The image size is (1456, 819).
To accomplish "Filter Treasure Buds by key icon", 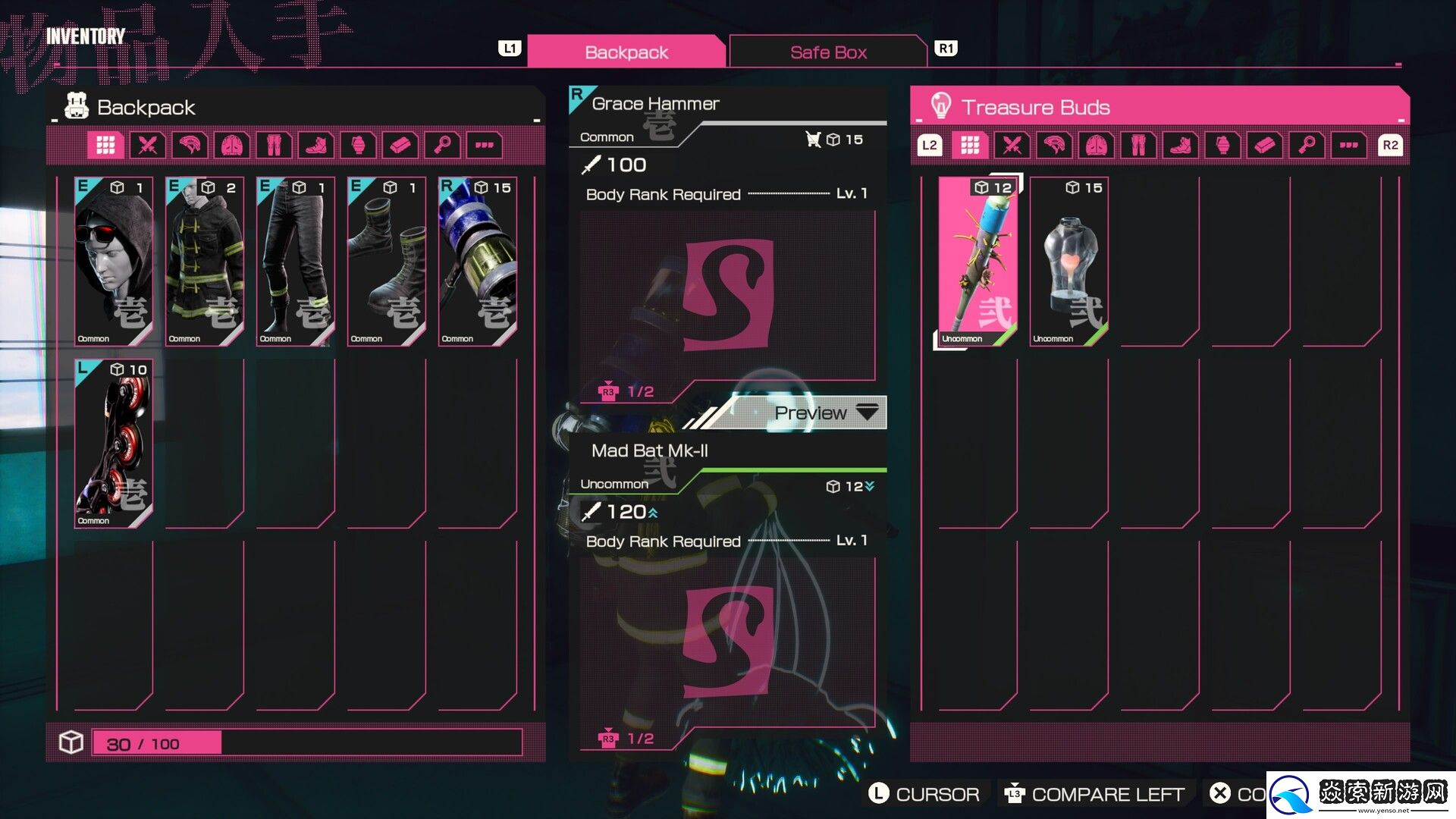I will coord(1307,145).
